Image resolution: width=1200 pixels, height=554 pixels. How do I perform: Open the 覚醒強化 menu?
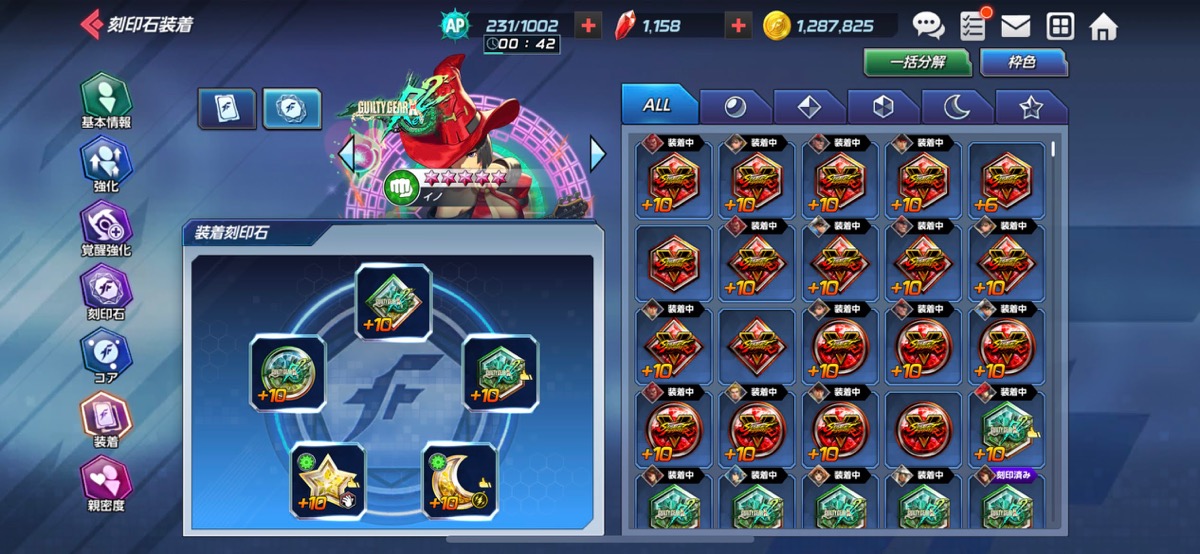click(106, 228)
